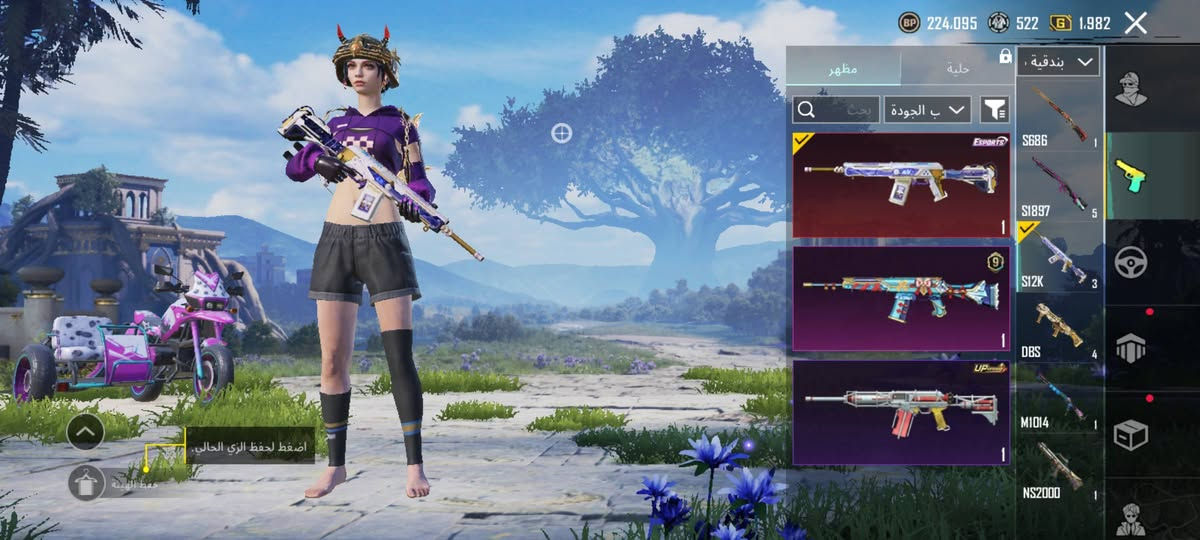Viewport: 1200px width, 540px height.
Task: Switch to the vehicle steering wheel category
Action: tap(1131, 262)
